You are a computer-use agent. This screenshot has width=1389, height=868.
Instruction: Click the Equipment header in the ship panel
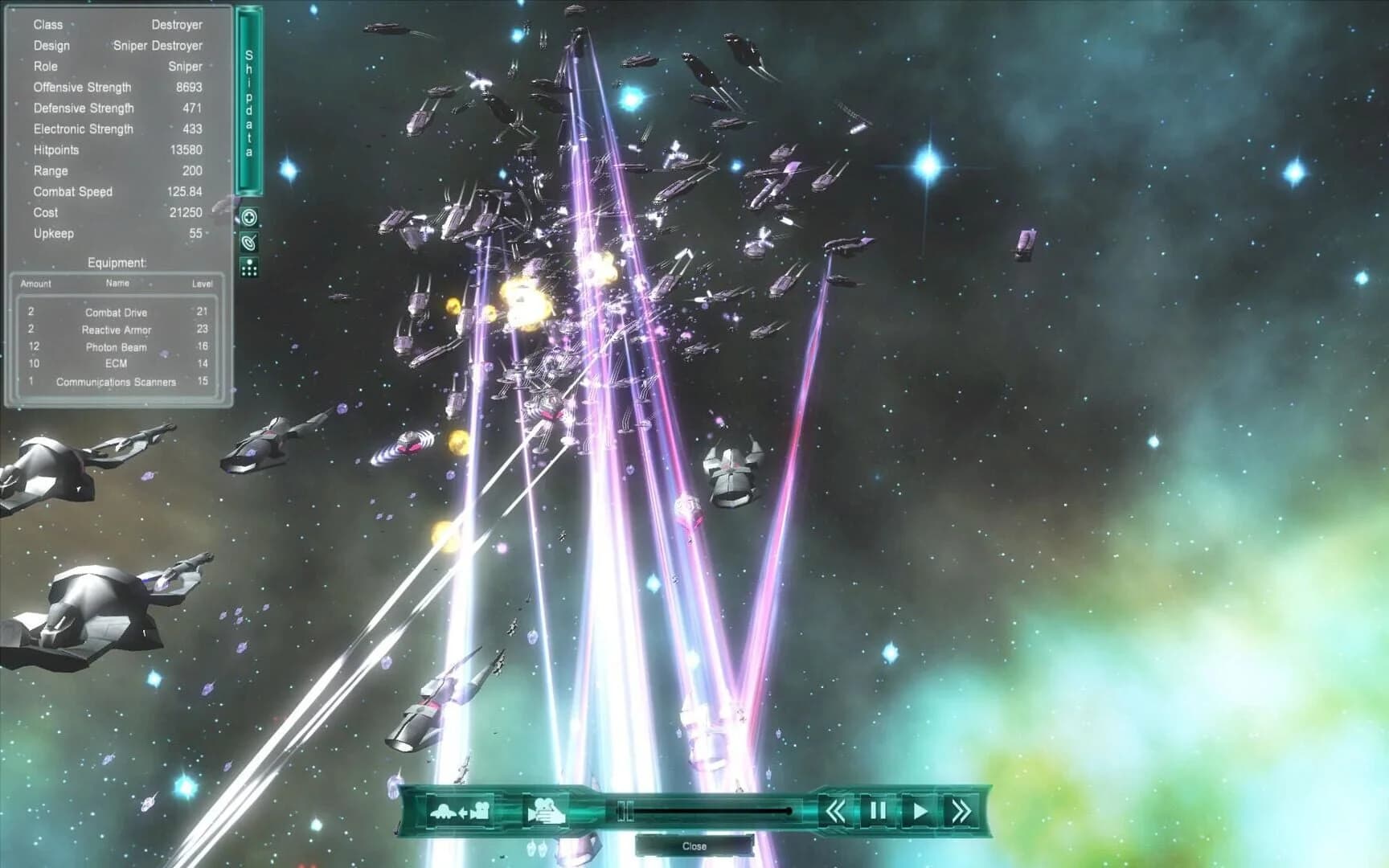click(x=118, y=262)
